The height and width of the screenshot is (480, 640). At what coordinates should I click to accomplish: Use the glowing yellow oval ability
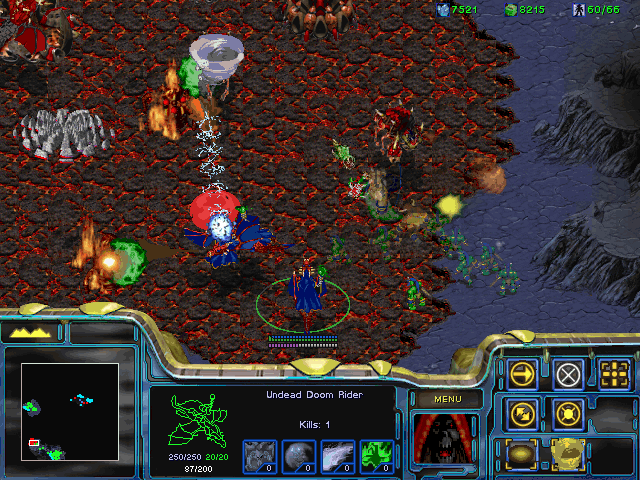(x=522, y=453)
